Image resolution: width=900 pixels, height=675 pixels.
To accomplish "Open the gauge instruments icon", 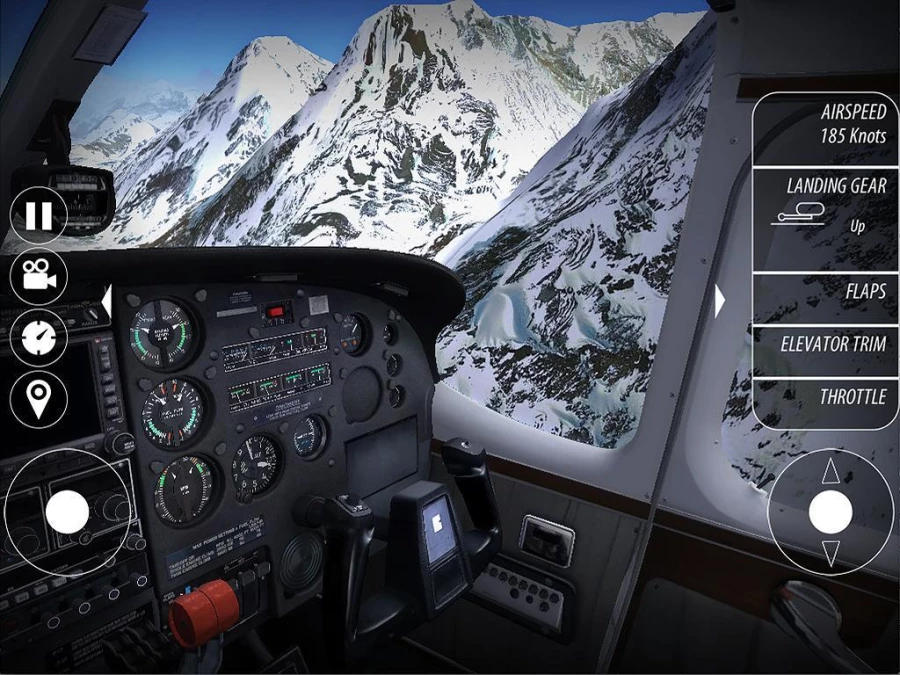I will pyautogui.click(x=38, y=338).
